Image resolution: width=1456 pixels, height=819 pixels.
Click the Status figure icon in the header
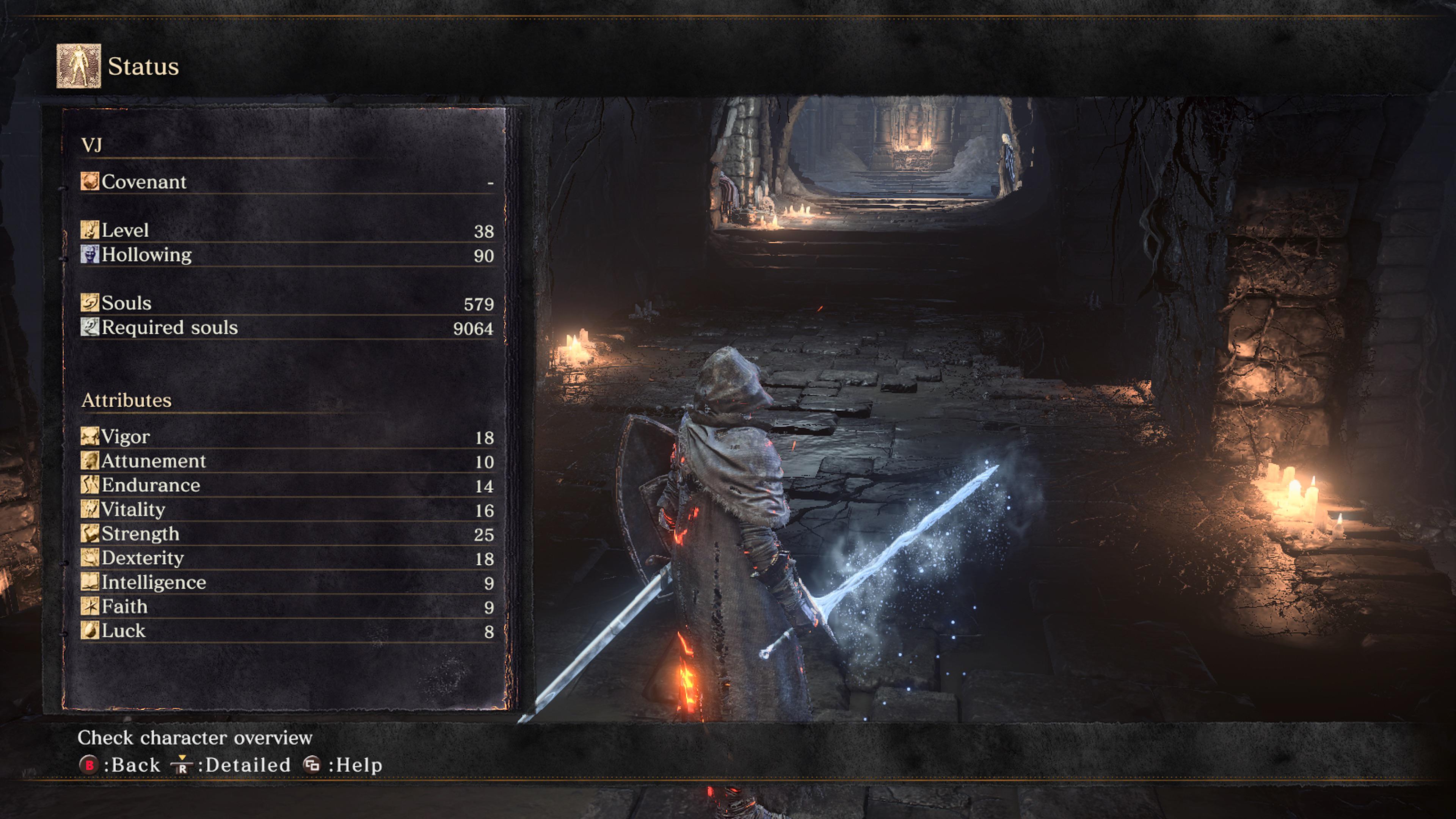click(78, 66)
